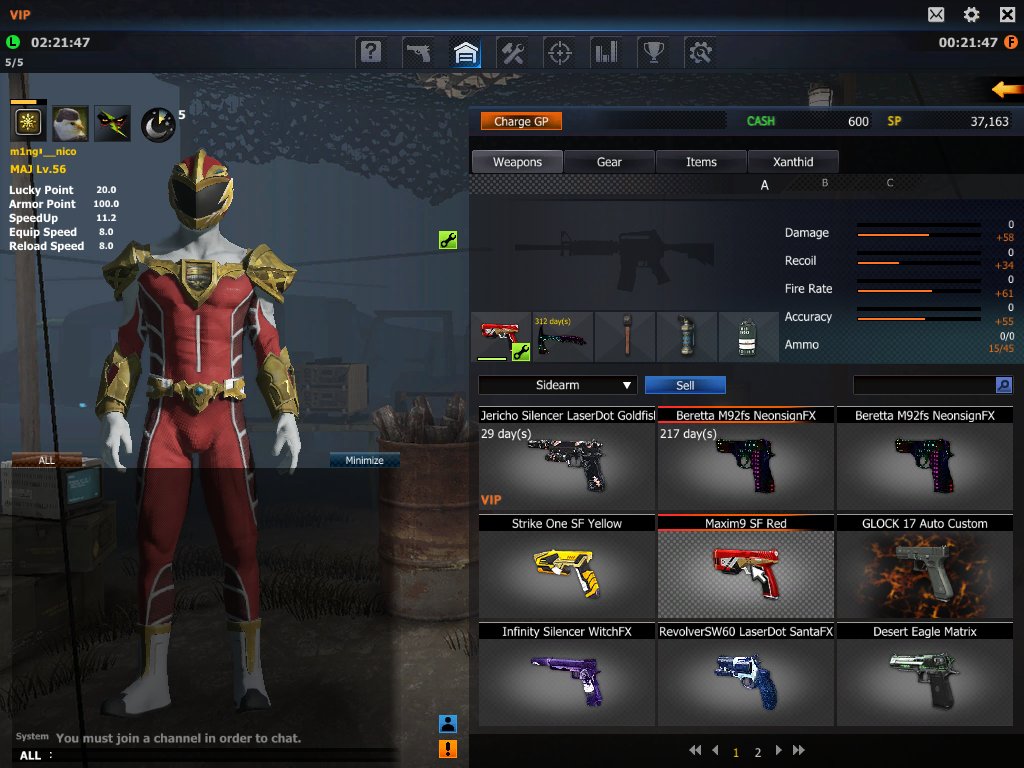This screenshot has width=1024, height=768.
Task: Click the weapon search field
Action: [x=923, y=385]
